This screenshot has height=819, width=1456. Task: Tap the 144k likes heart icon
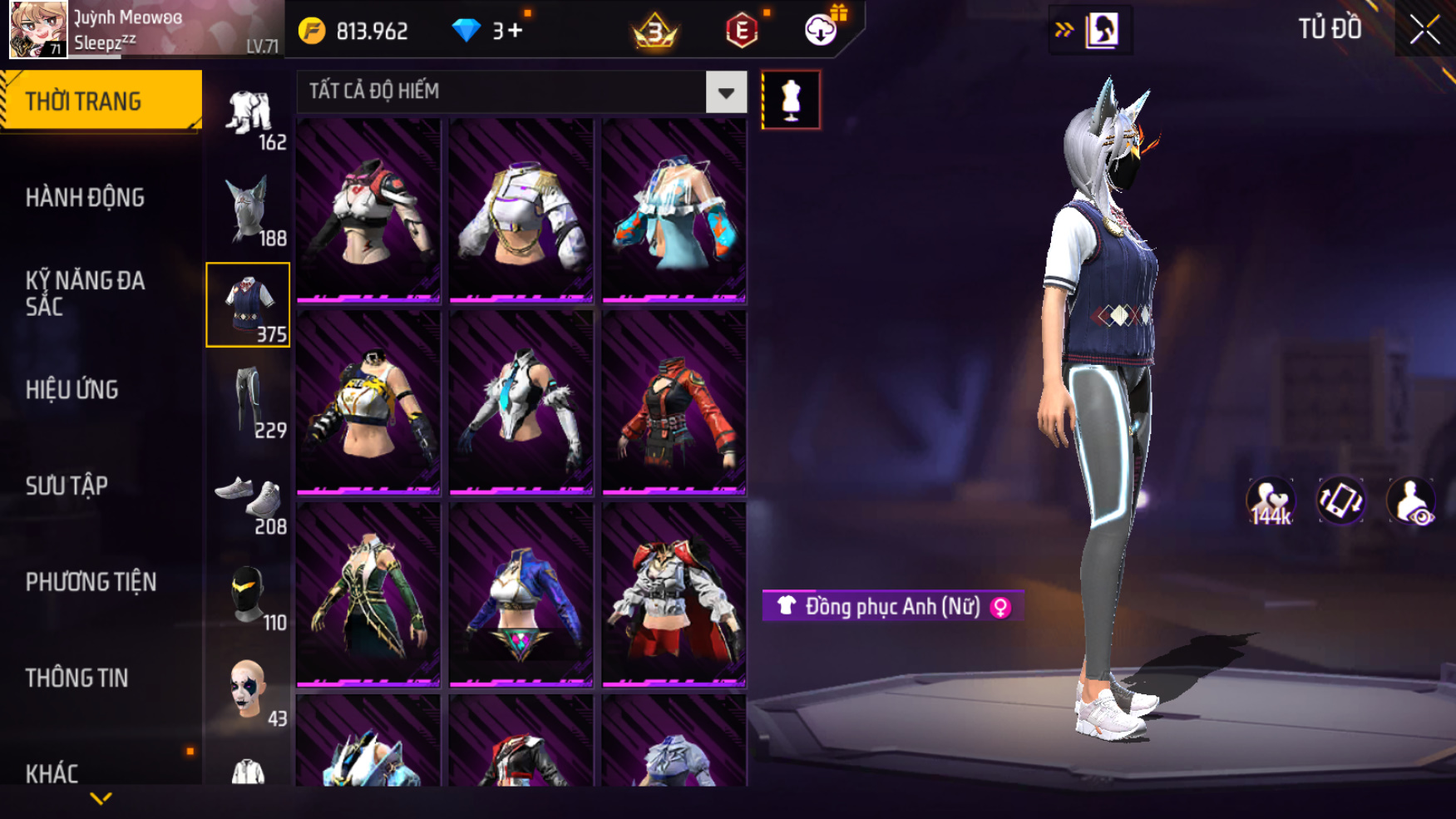(x=1270, y=501)
